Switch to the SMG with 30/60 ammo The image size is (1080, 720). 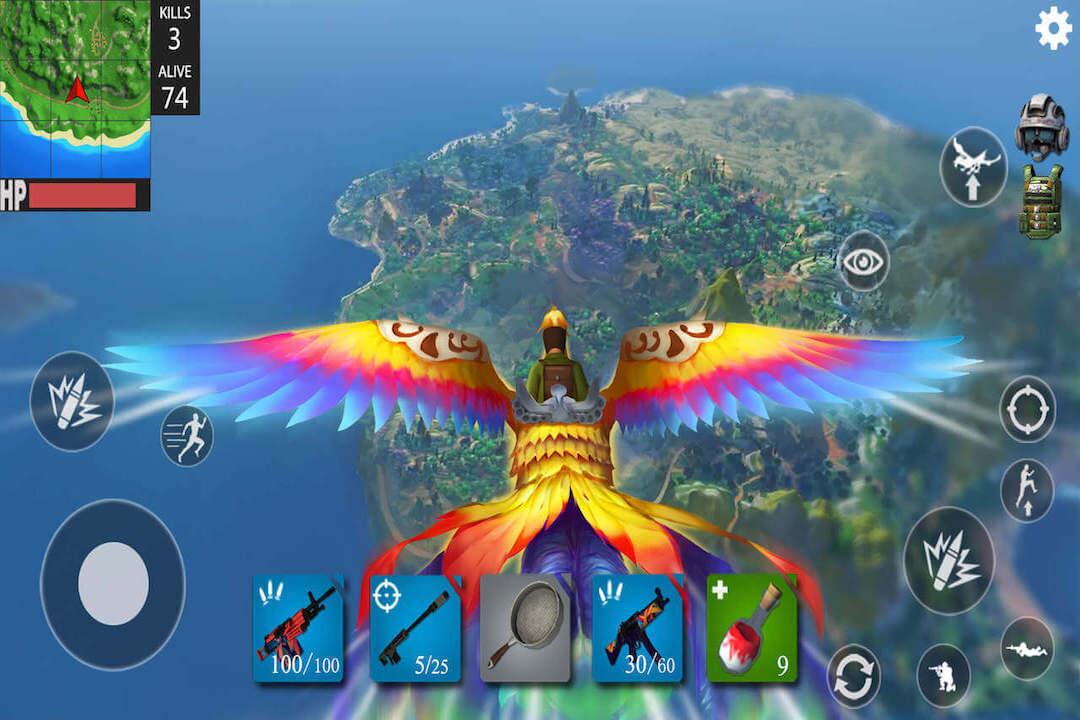[x=638, y=628]
